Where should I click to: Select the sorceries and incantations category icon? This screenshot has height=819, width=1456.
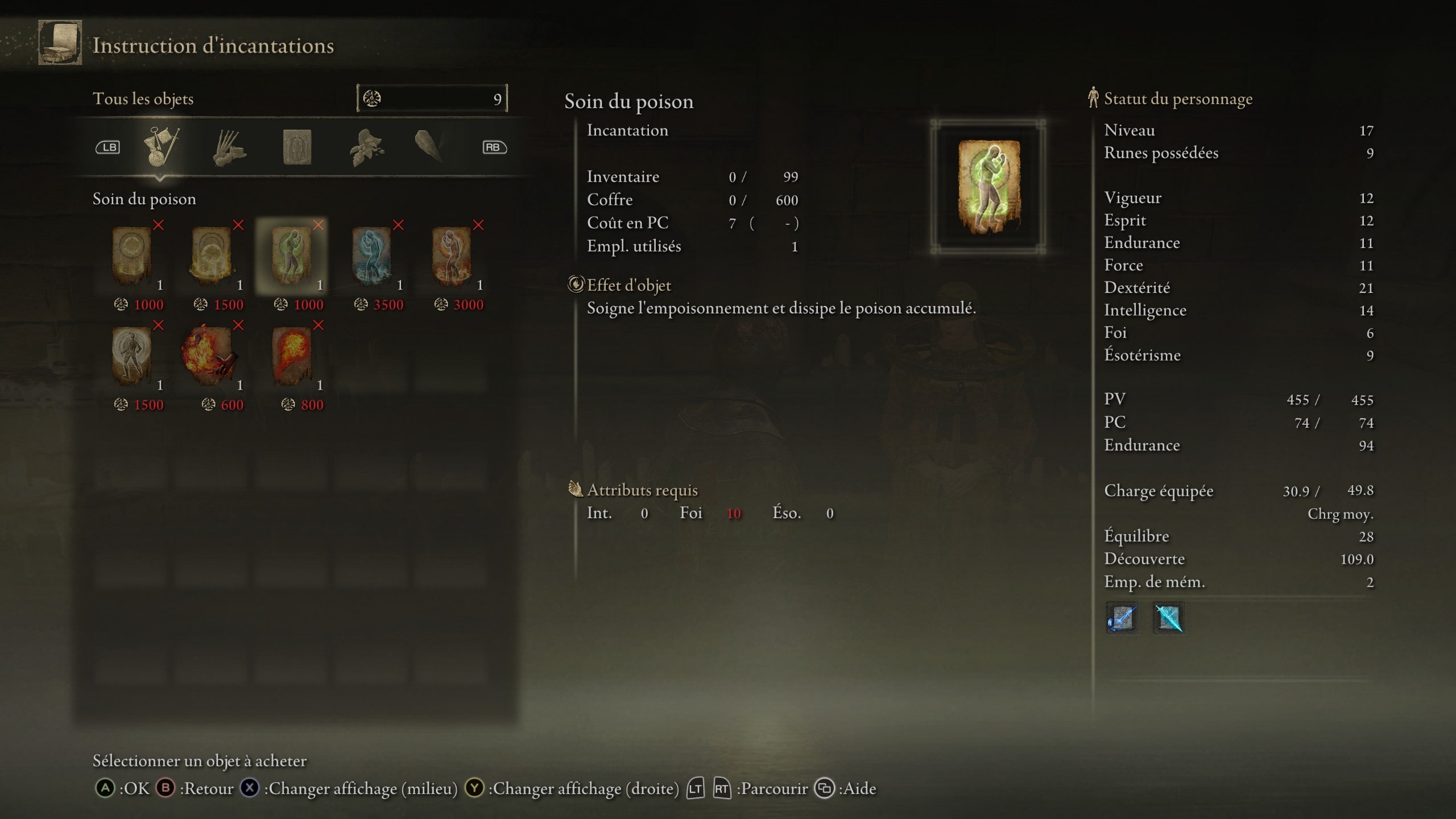tap(299, 147)
